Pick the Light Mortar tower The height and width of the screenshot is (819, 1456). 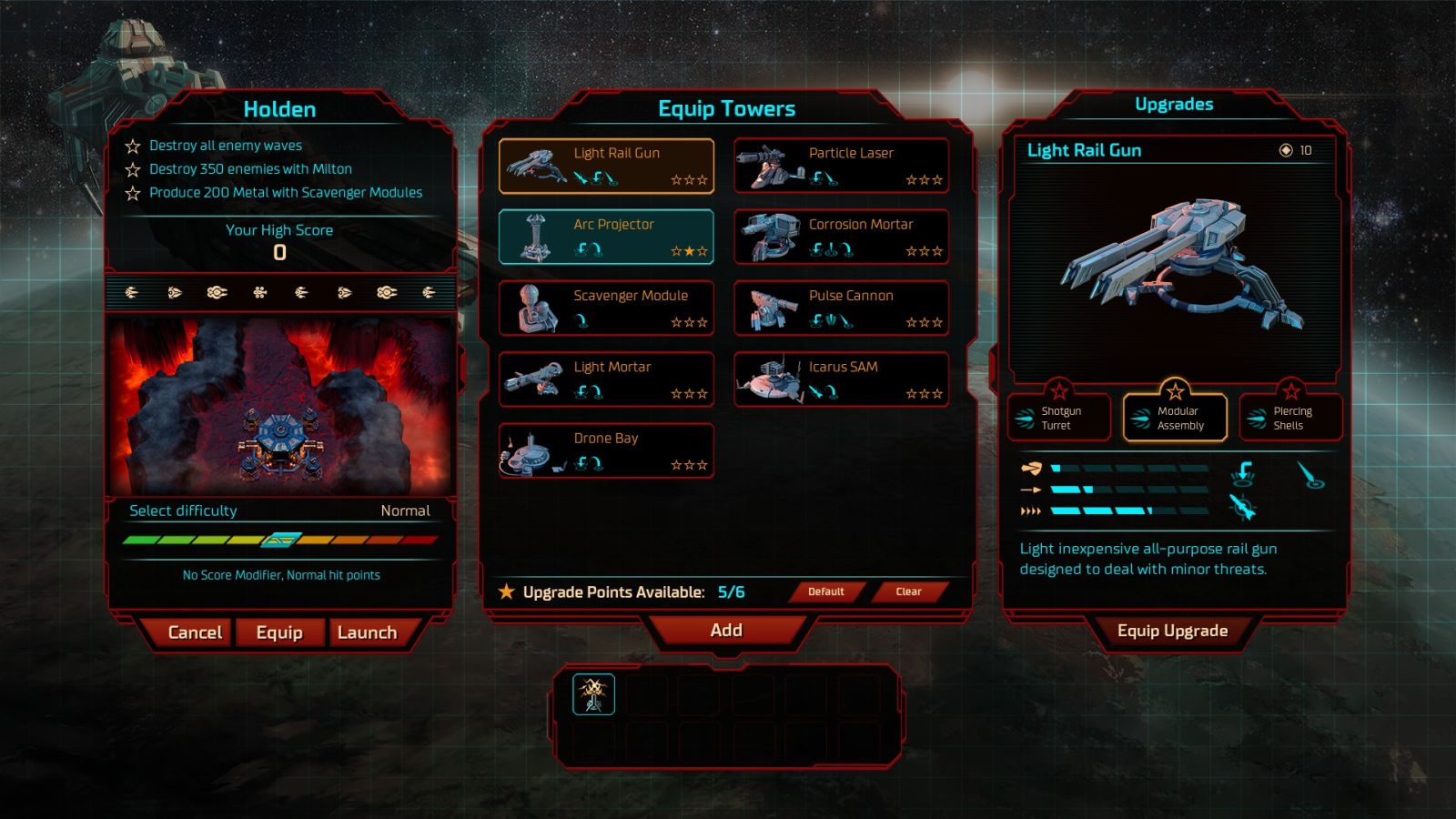coord(606,379)
